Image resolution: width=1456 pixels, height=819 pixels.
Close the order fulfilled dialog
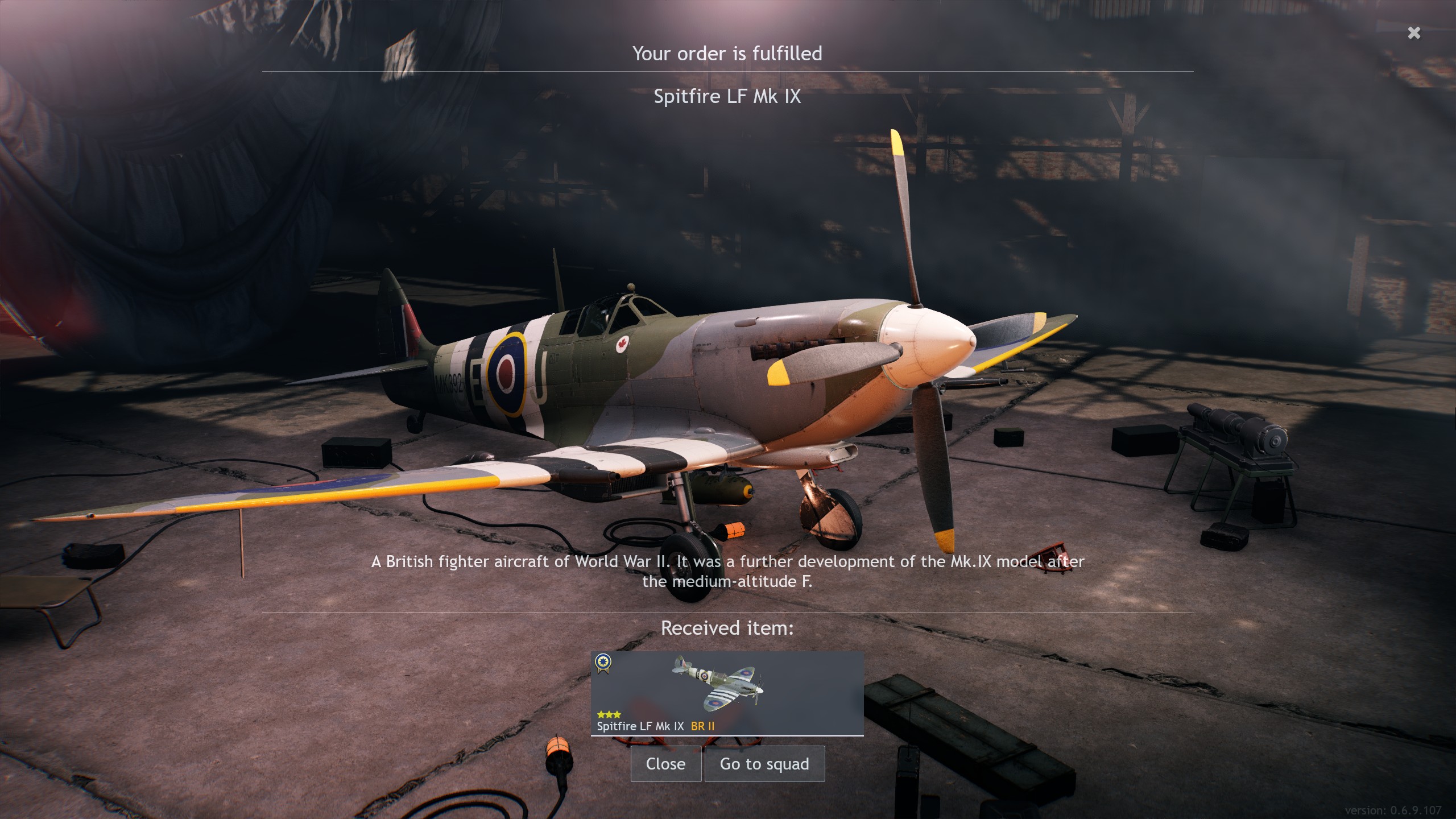tap(665, 764)
